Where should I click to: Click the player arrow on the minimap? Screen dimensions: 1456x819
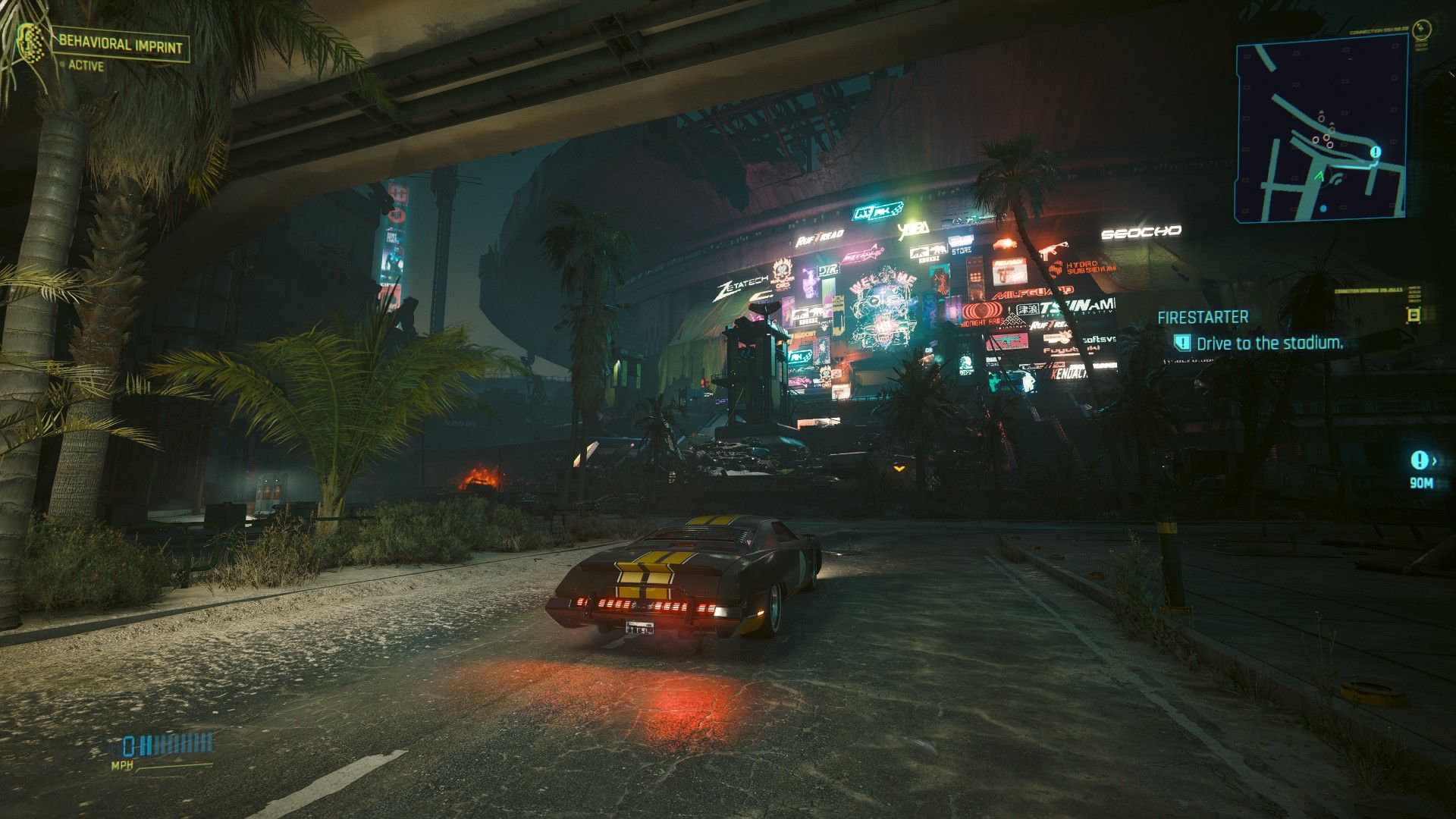(x=1320, y=176)
